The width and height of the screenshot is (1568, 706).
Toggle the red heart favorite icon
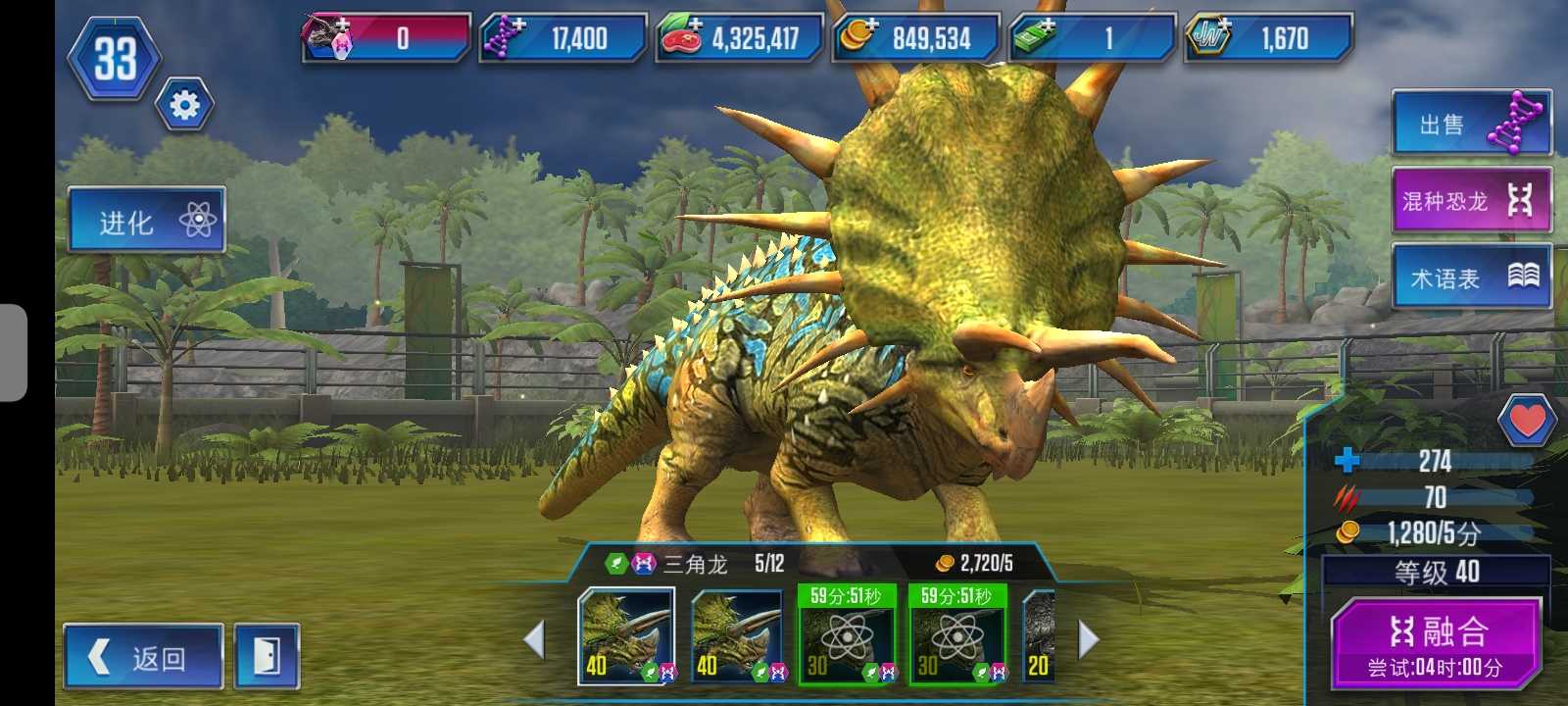click(x=1526, y=420)
